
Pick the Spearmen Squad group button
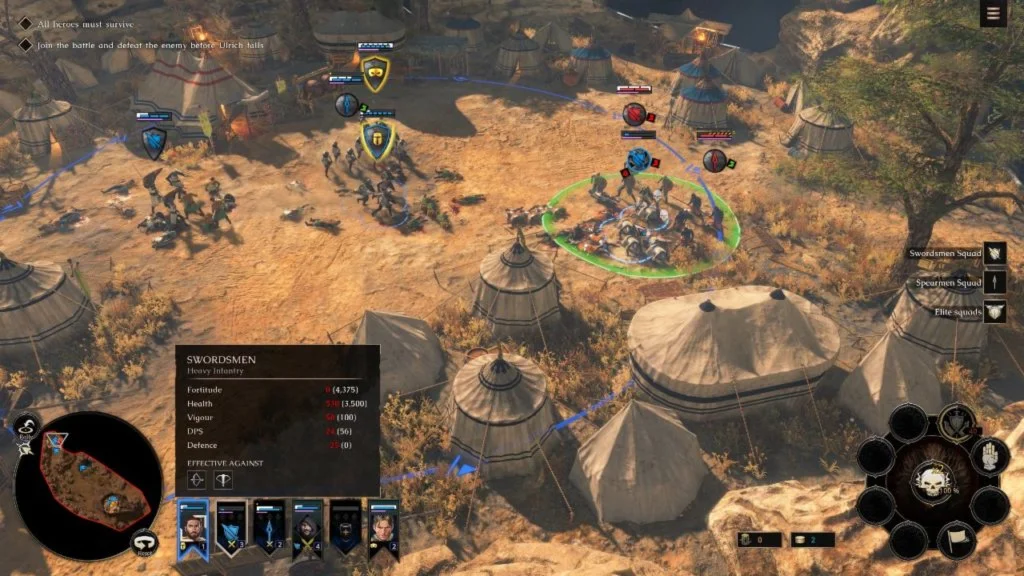[994, 283]
